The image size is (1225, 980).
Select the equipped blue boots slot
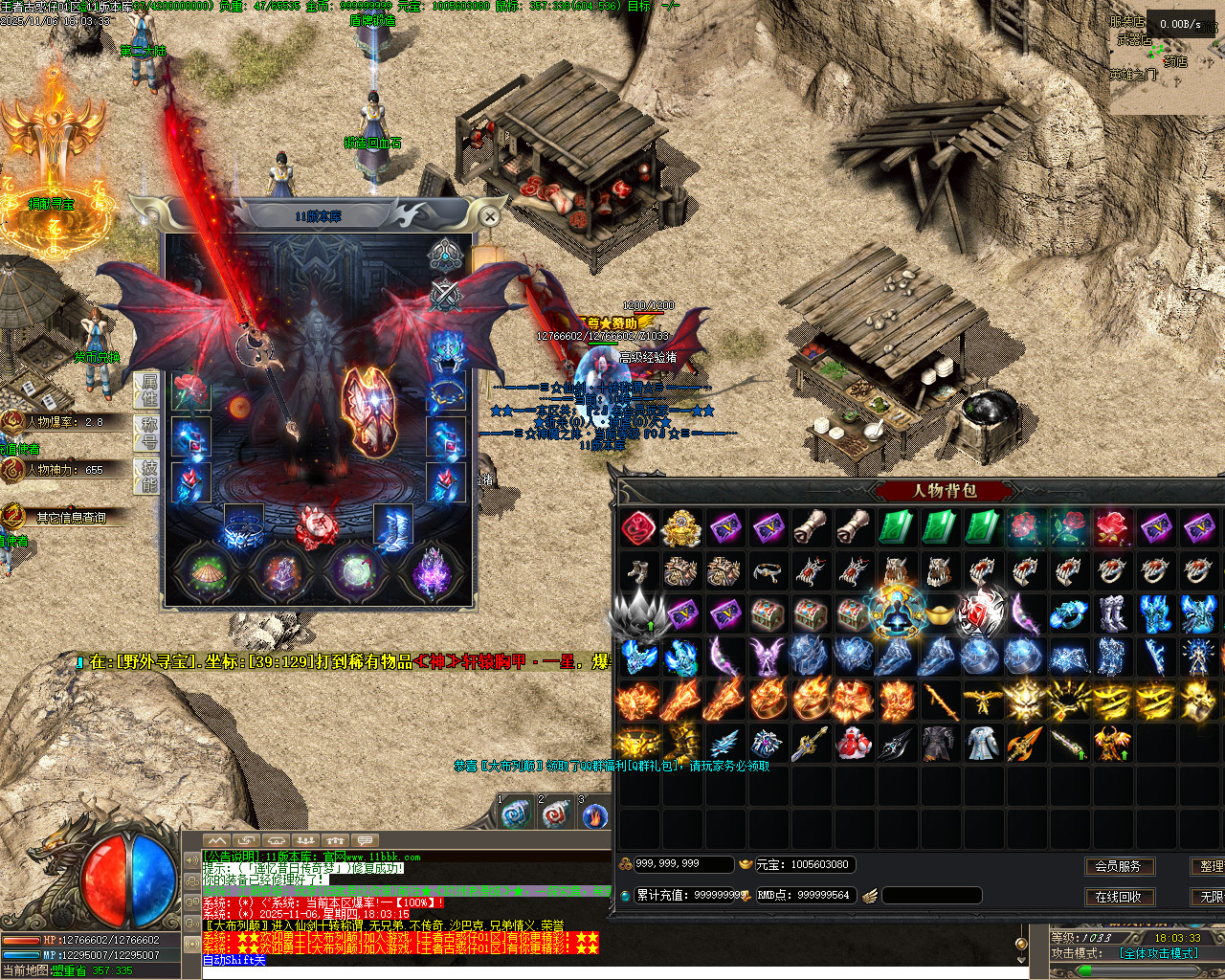point(392,528)
